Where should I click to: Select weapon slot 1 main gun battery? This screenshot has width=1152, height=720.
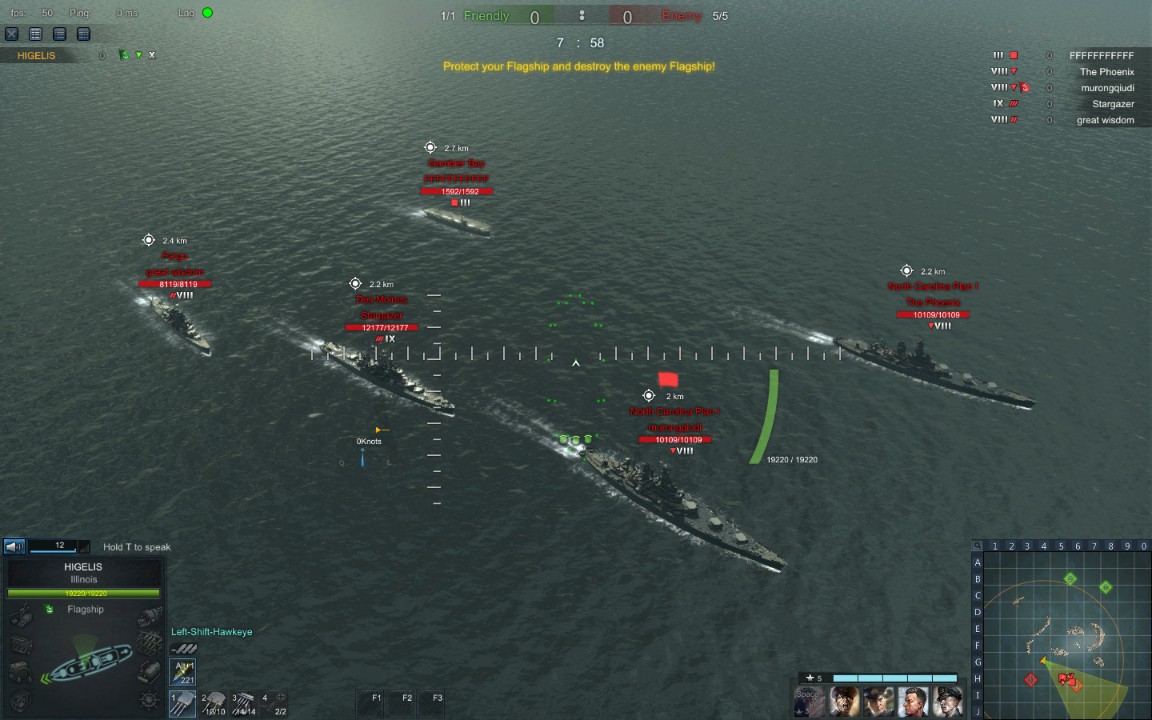coord(183,703)
